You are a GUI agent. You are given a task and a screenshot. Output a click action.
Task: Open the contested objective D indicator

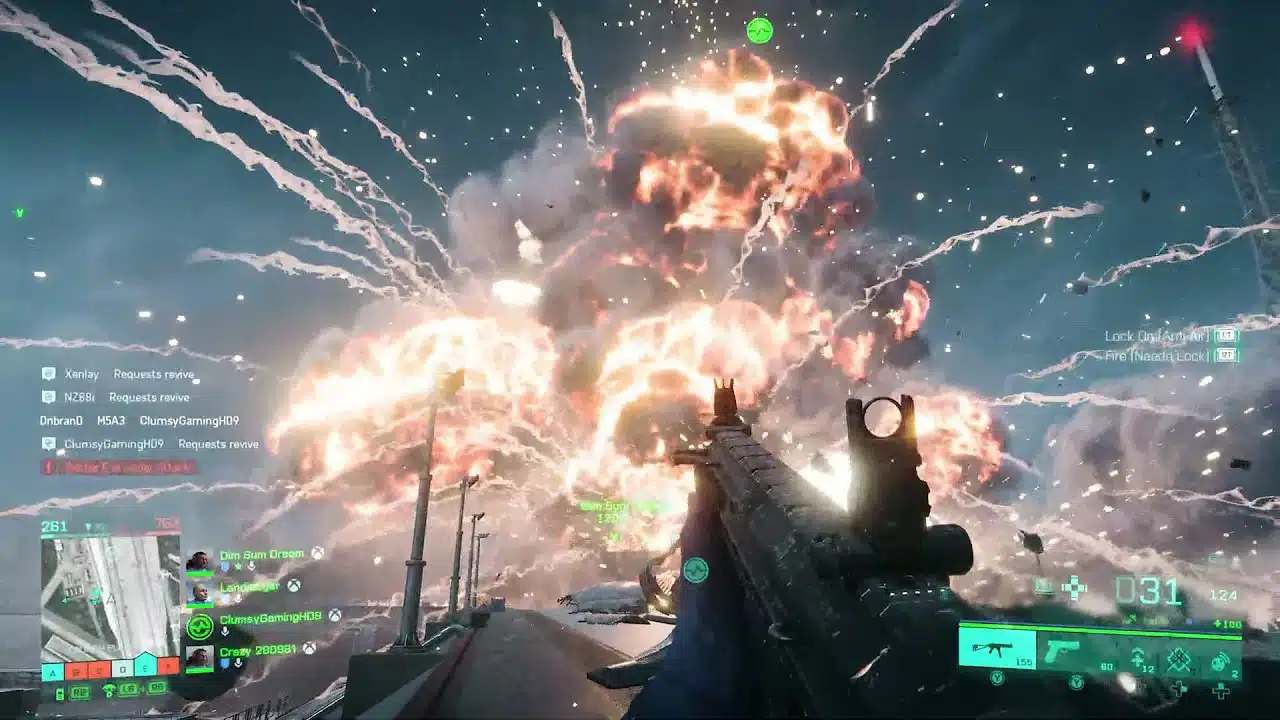(122, 669)
